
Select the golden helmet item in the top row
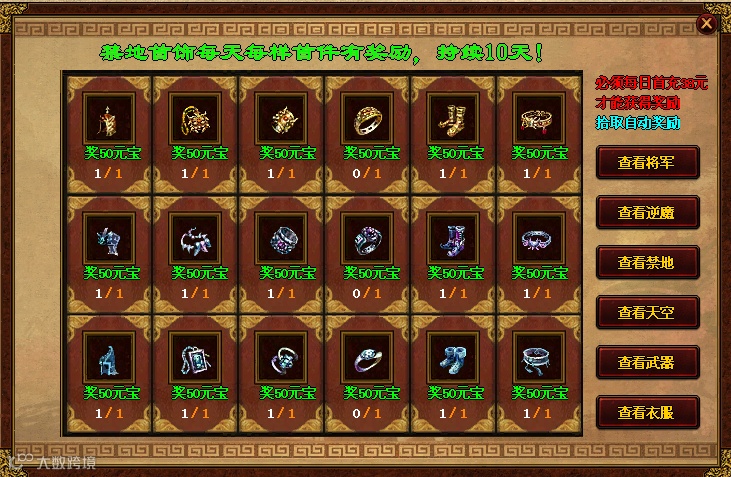click(103, 119)
